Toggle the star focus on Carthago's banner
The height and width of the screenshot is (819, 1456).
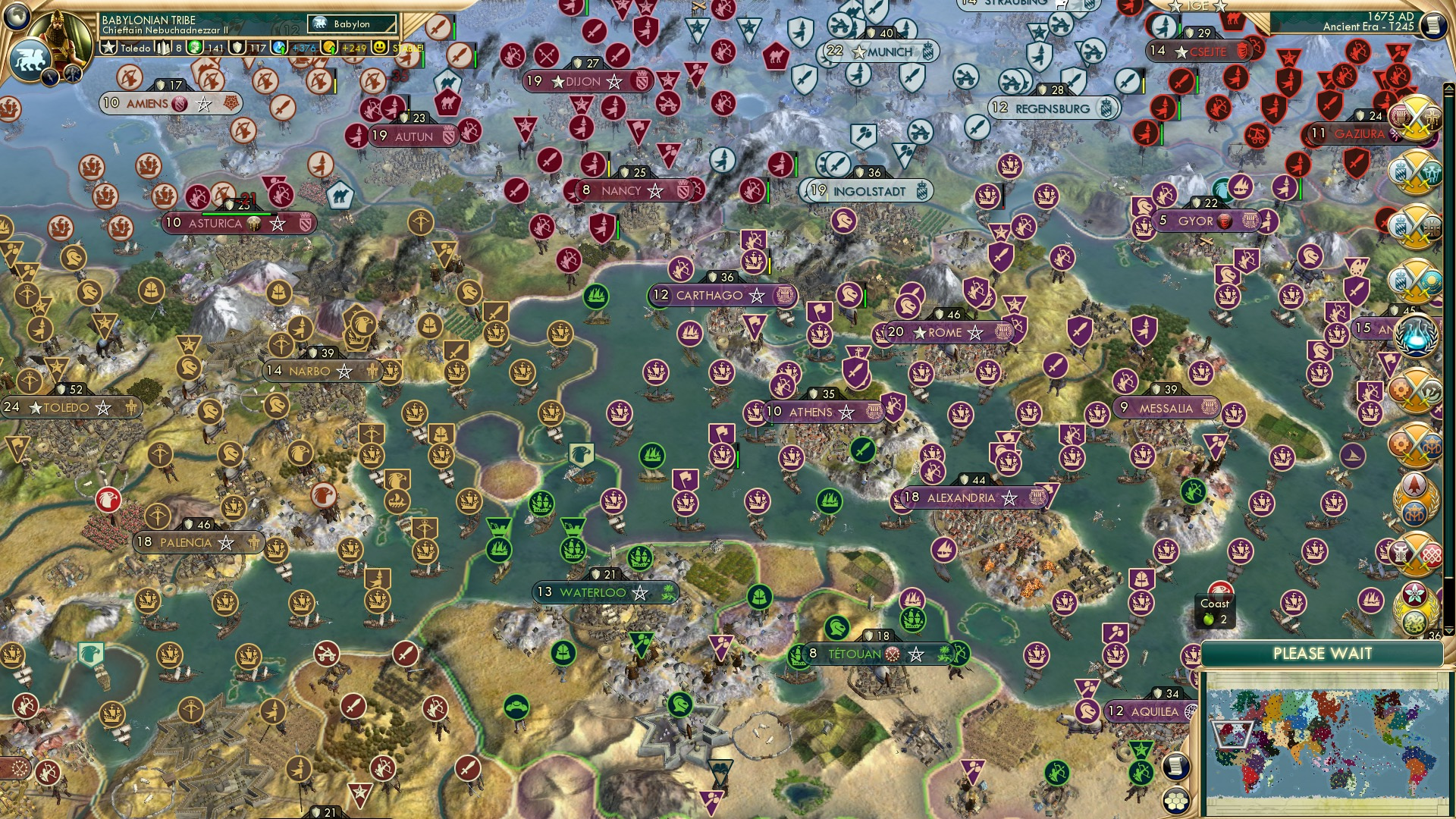(x=758, y=296)
